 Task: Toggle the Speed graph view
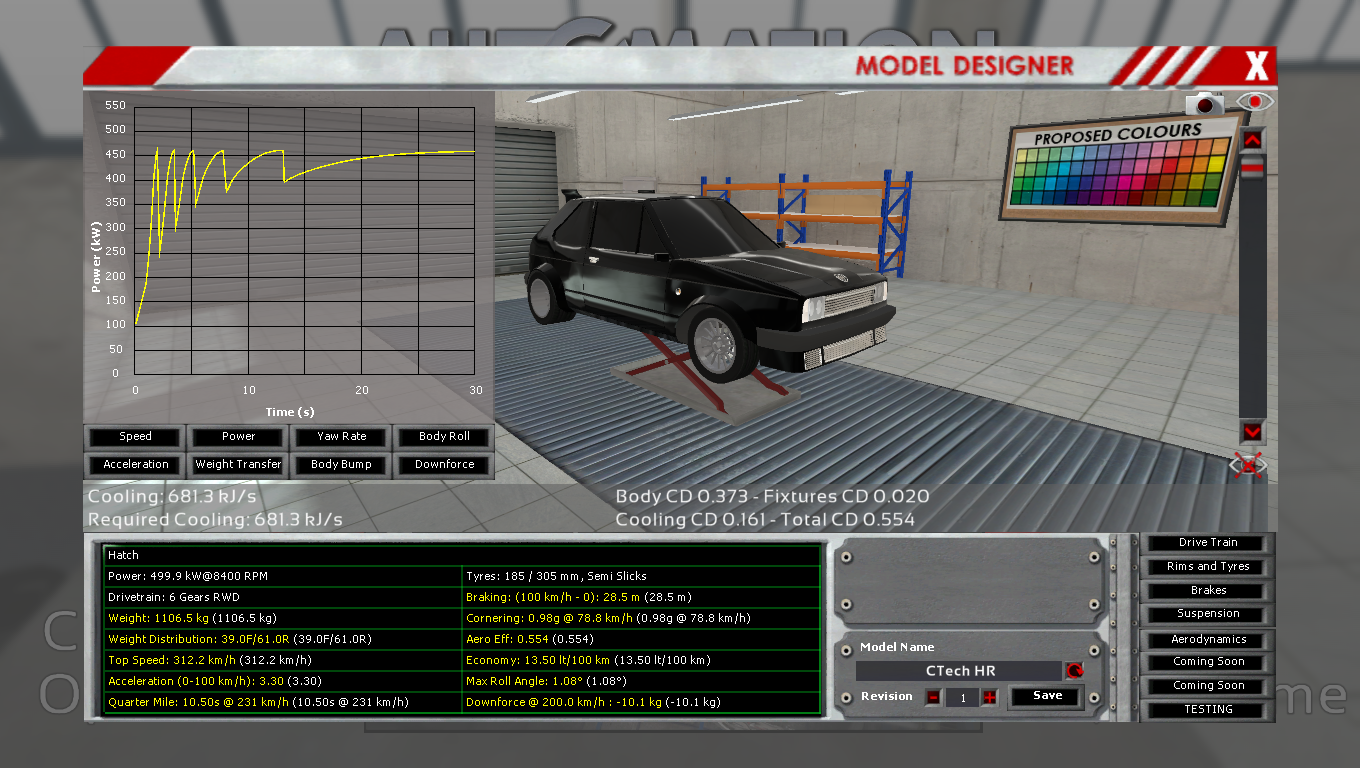(x=133, y=436)
